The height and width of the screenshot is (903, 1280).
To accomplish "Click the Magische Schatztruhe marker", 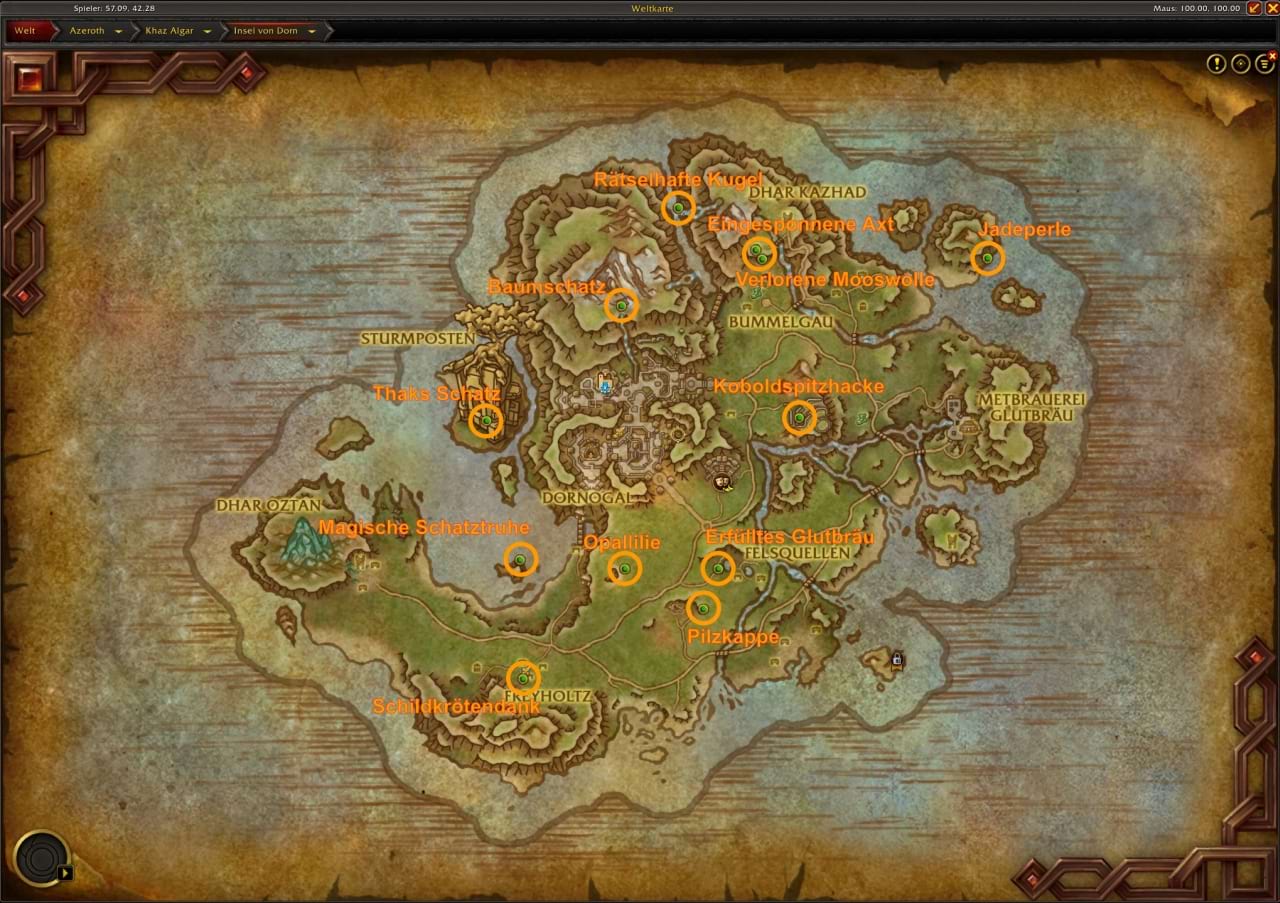I will coord(520,559).
